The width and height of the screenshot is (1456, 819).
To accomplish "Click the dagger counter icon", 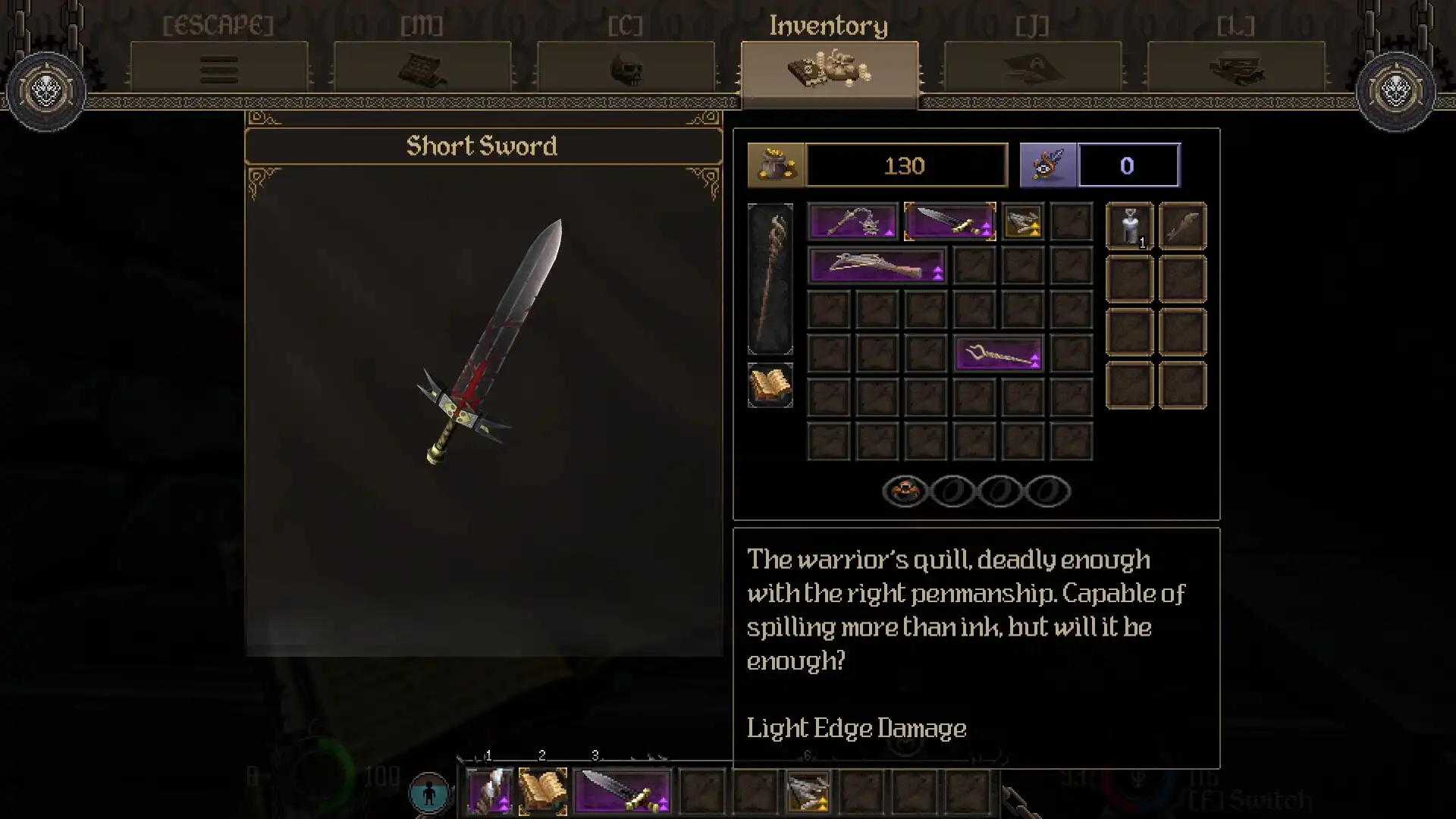I will point(1048,165).
